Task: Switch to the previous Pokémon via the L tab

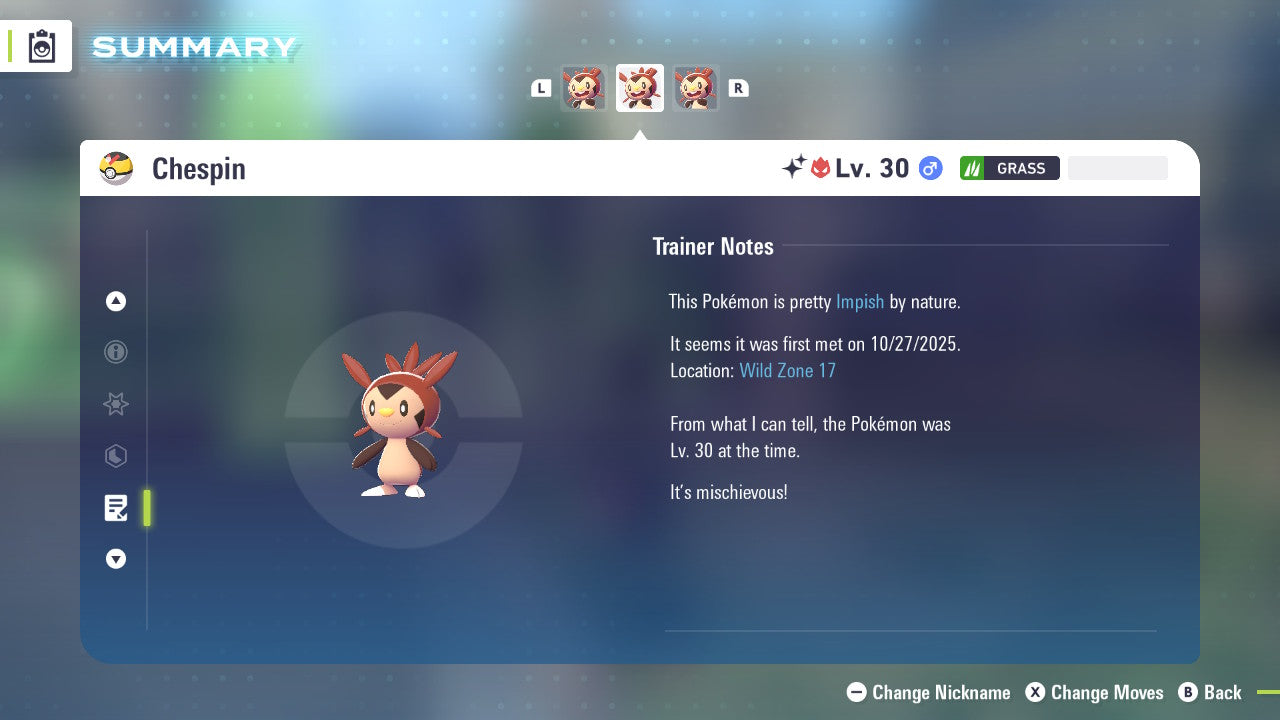Action: [x=540, y=87]
